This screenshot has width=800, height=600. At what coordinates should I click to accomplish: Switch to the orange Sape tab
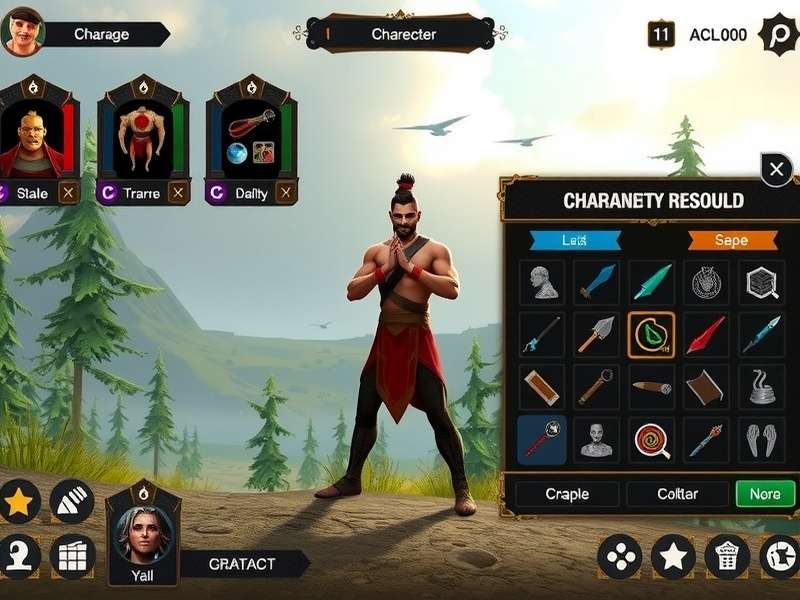tap(732, 240)
